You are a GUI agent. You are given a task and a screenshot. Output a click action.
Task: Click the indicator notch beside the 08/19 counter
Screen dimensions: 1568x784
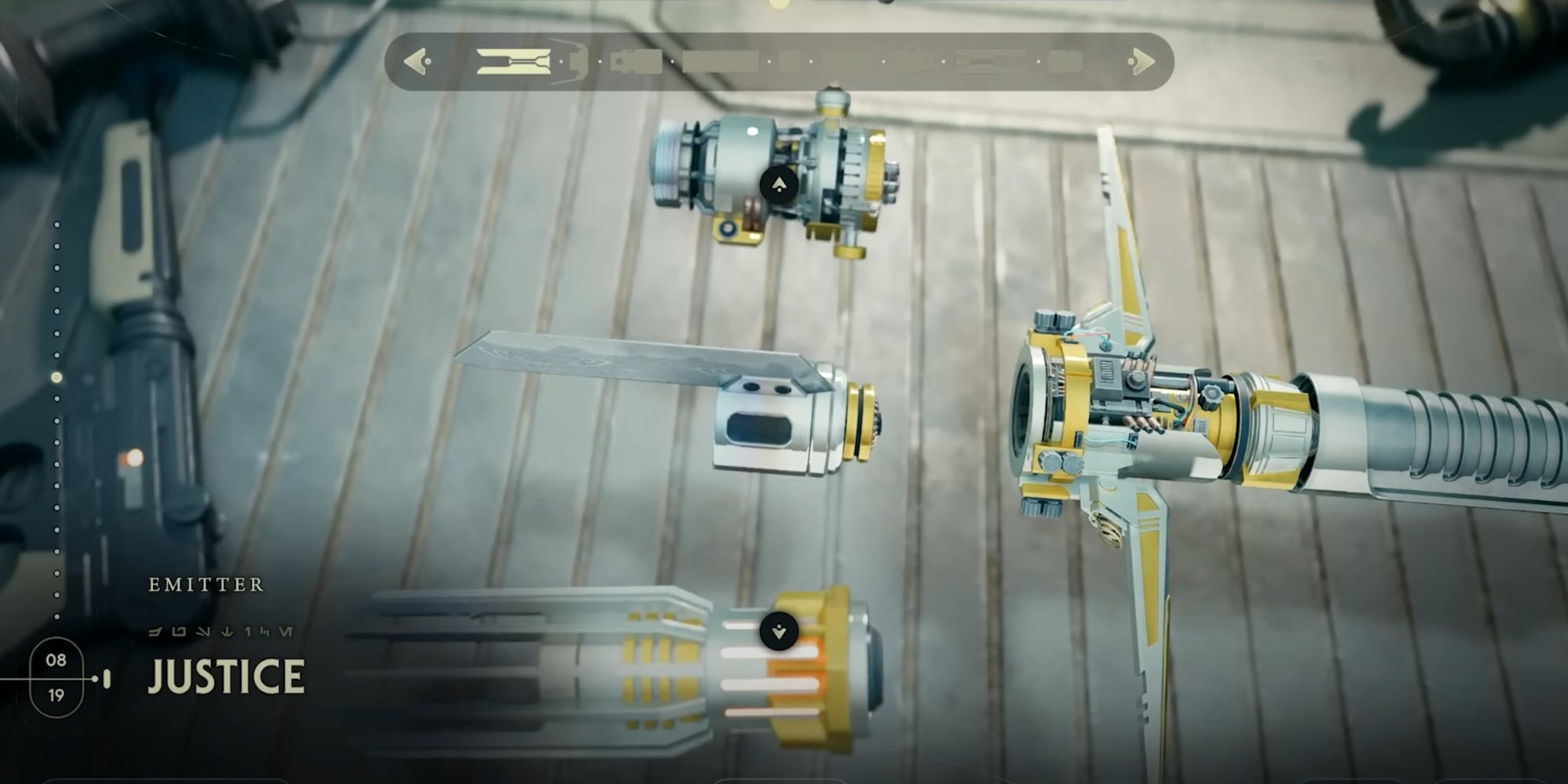pyautogui.click(x=105, y=679)
